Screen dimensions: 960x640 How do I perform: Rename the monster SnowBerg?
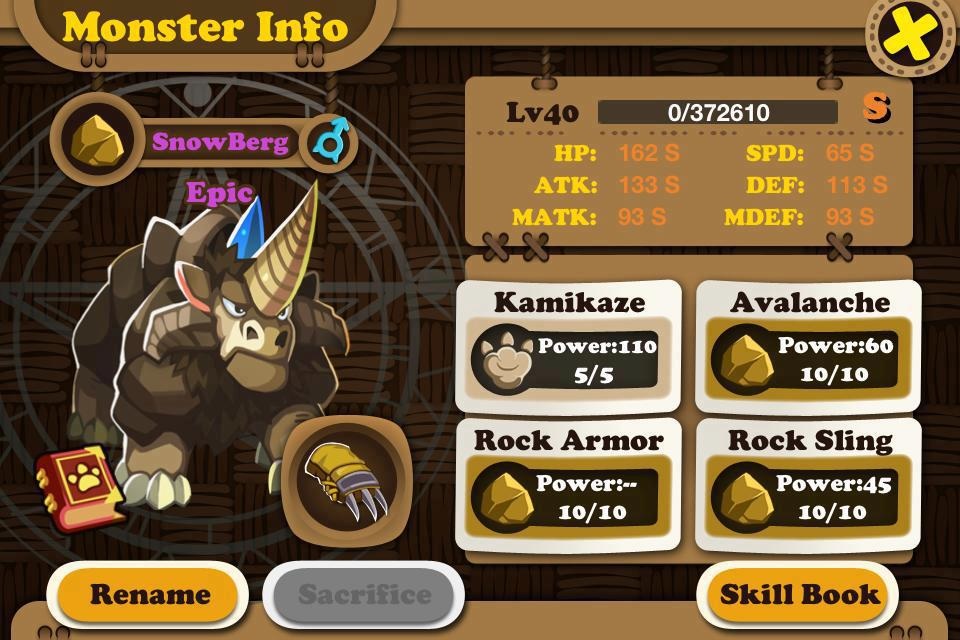[x=149, y=594]
